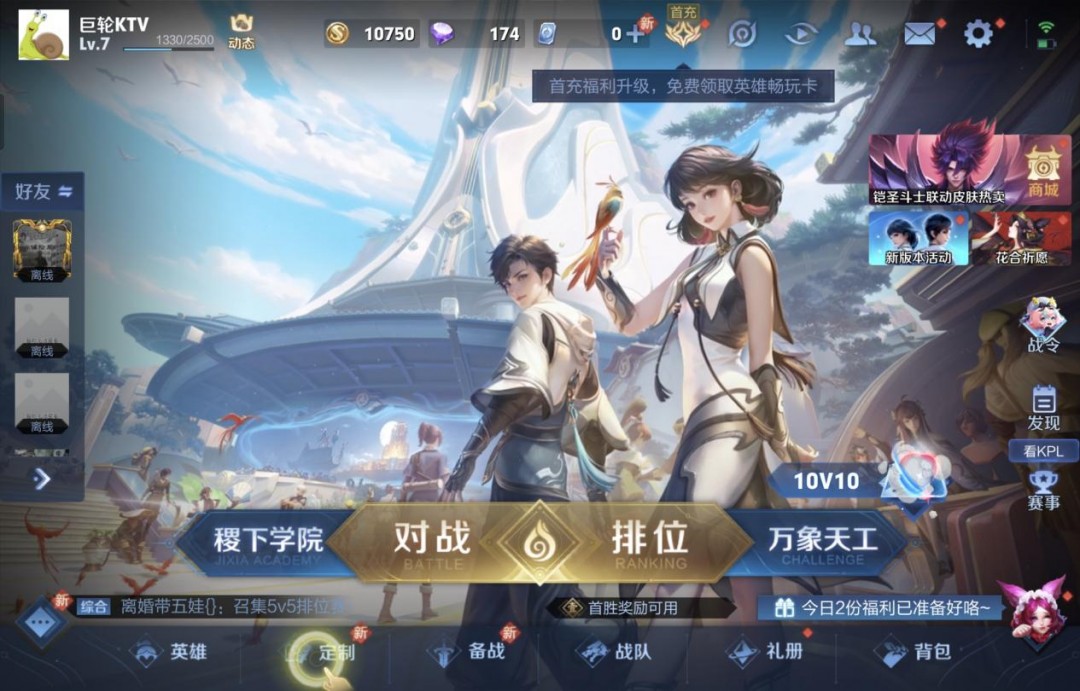
Task: Click the 10V10 mode badge
Action: [826, 481]
